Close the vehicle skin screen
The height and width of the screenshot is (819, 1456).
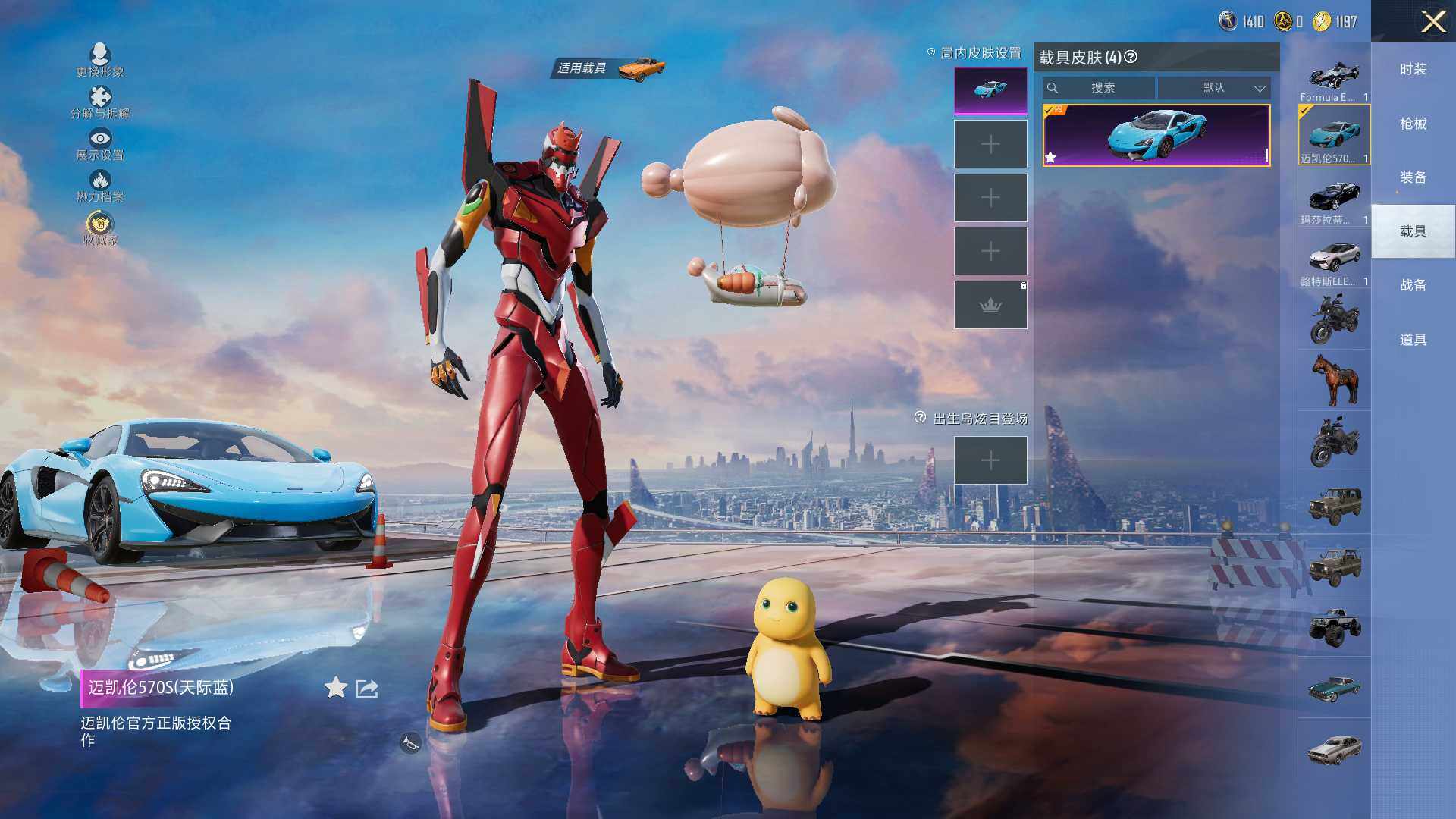[x=1432, y=21]
